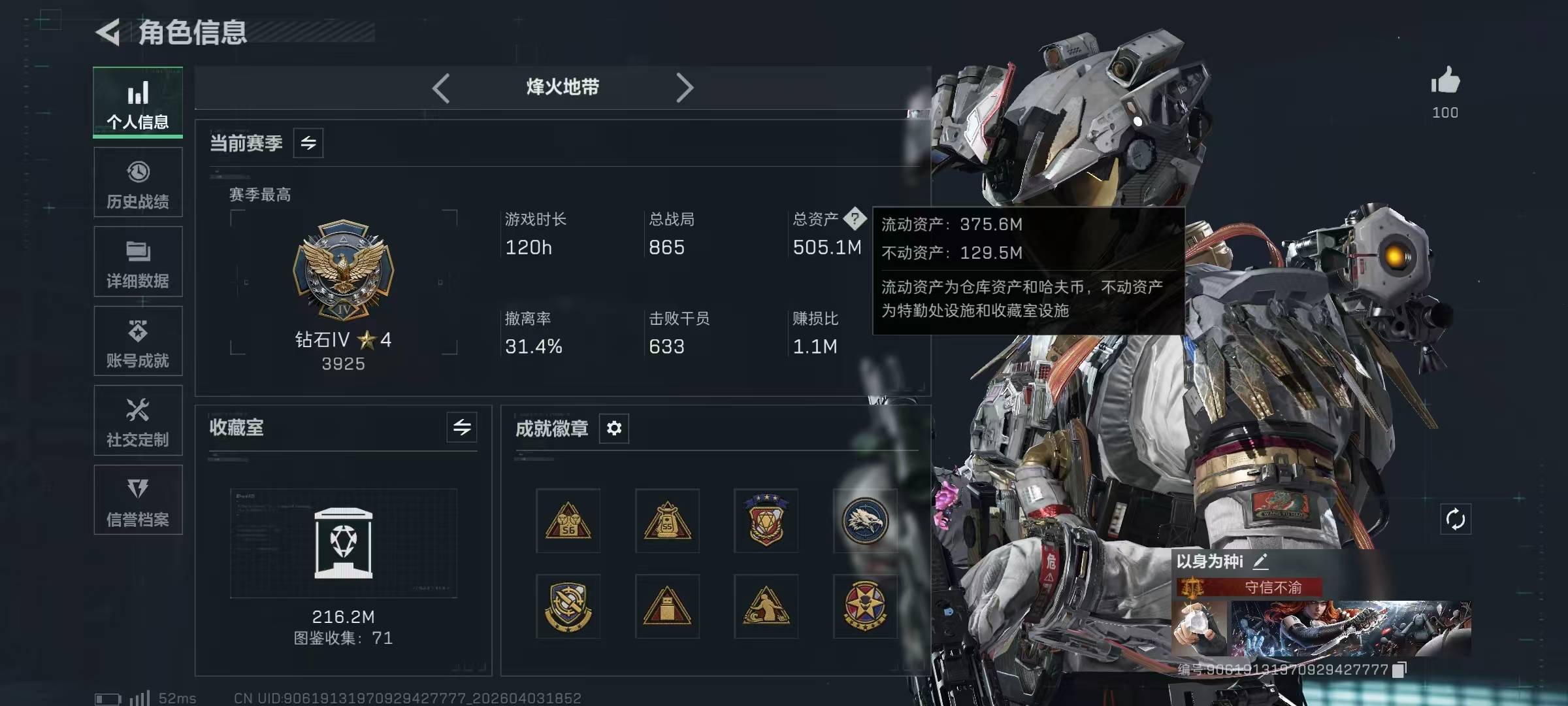View the 信誉档案 tab
The height and width of the screenshot is (706, 1568).
[x=138, y=500]
